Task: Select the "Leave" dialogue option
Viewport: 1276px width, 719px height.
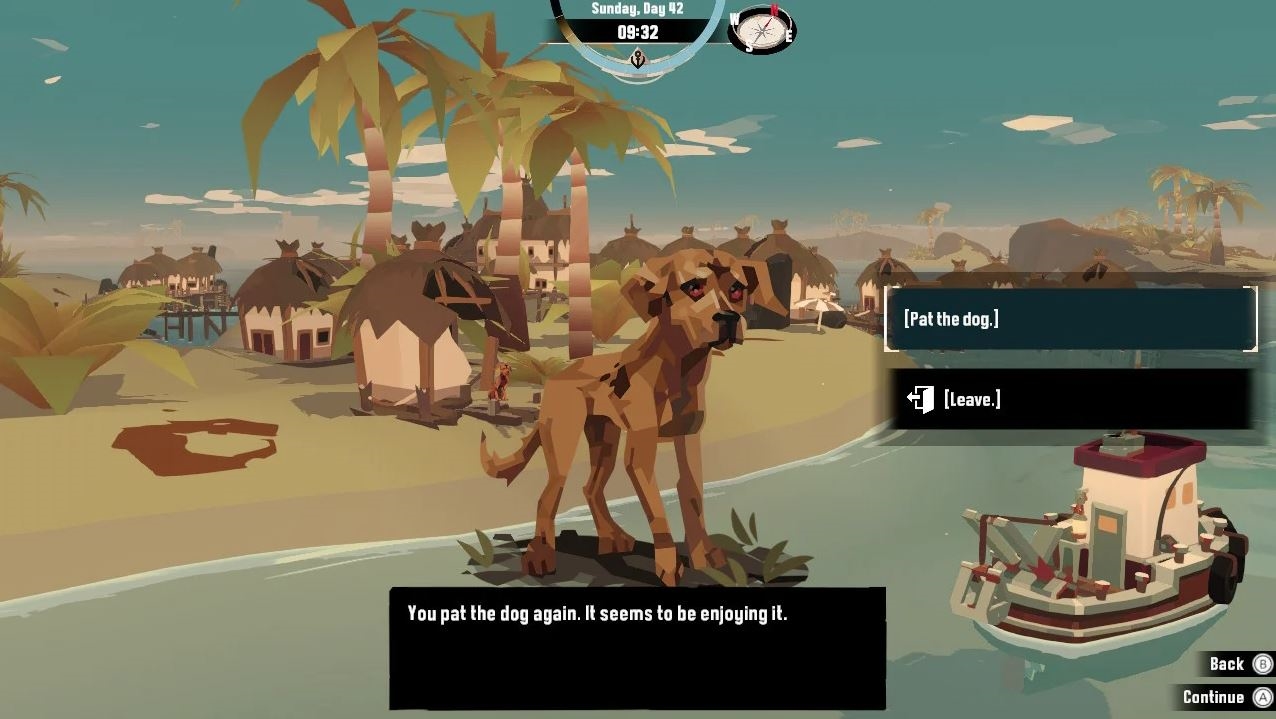Action: [1070, 399]
